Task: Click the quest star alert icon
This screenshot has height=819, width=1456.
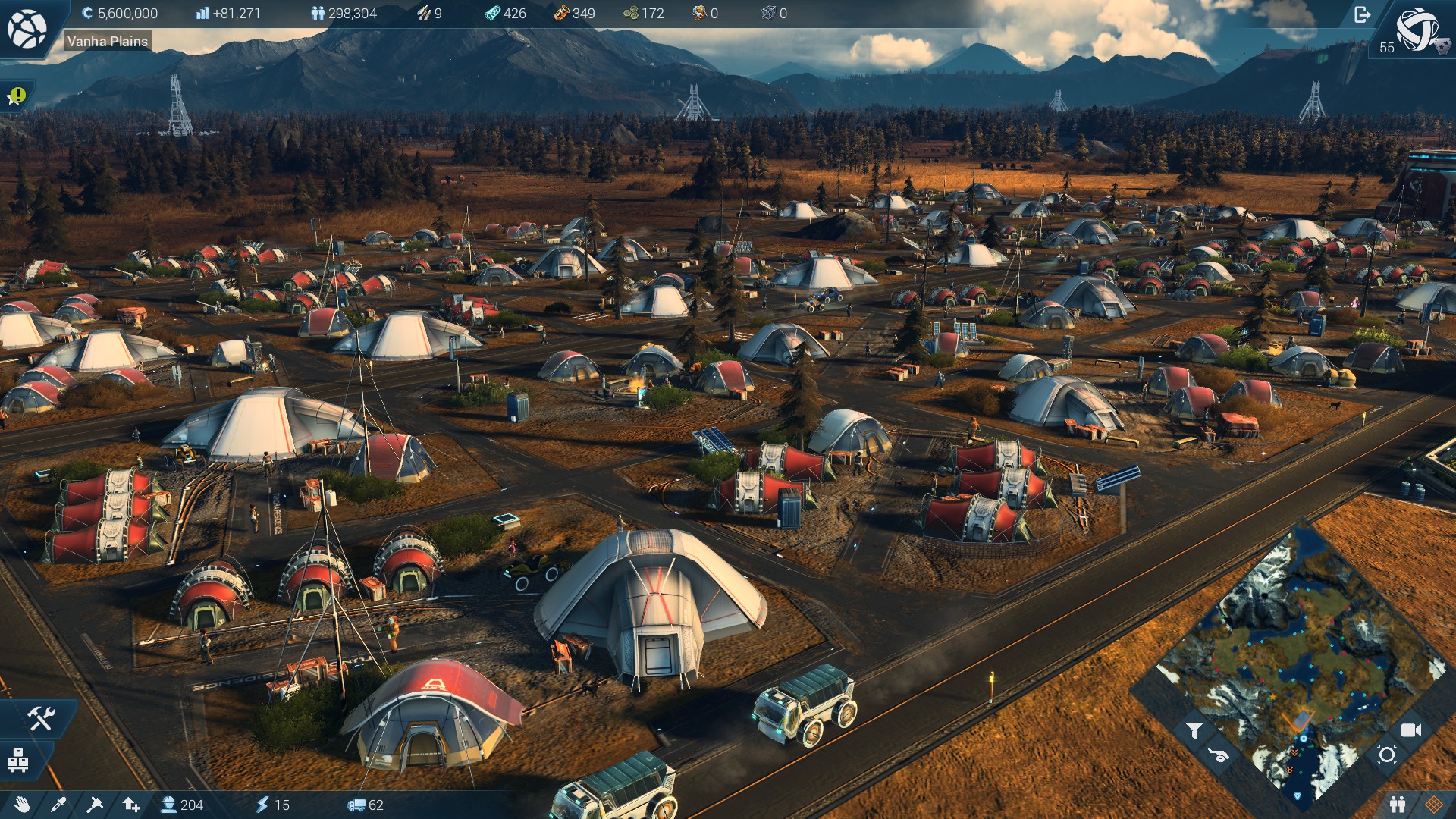Action: pyautogui.click(x=17, y=96)
